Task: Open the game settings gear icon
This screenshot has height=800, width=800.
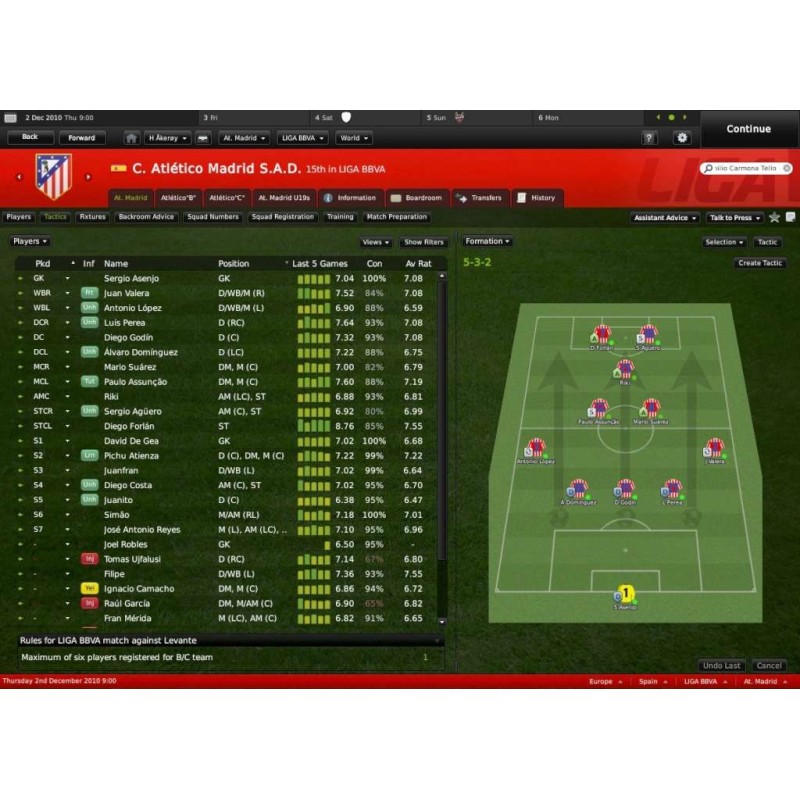Action: point(683,138)
